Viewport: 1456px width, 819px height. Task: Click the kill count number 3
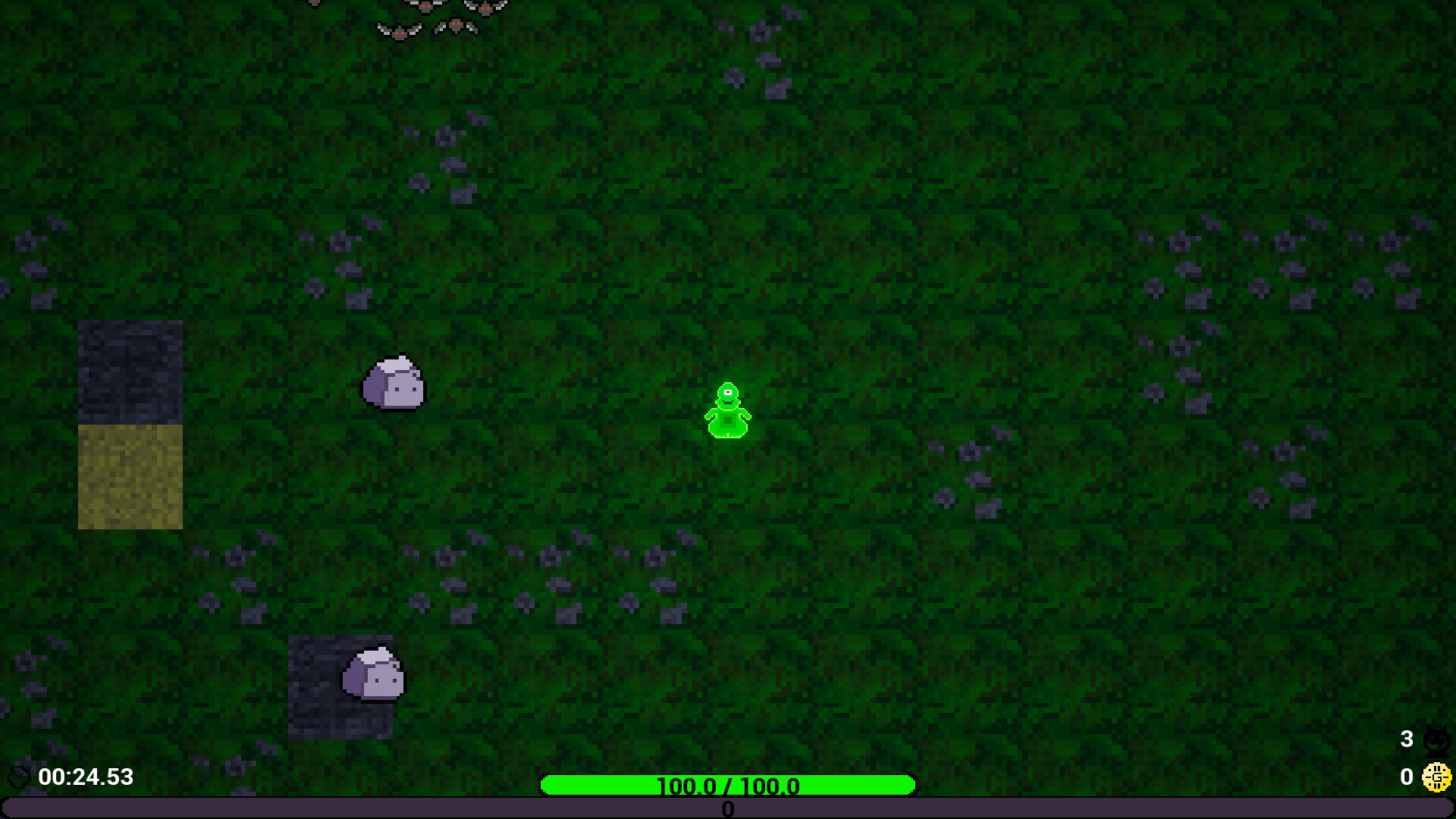click(x=1407, y=737)
